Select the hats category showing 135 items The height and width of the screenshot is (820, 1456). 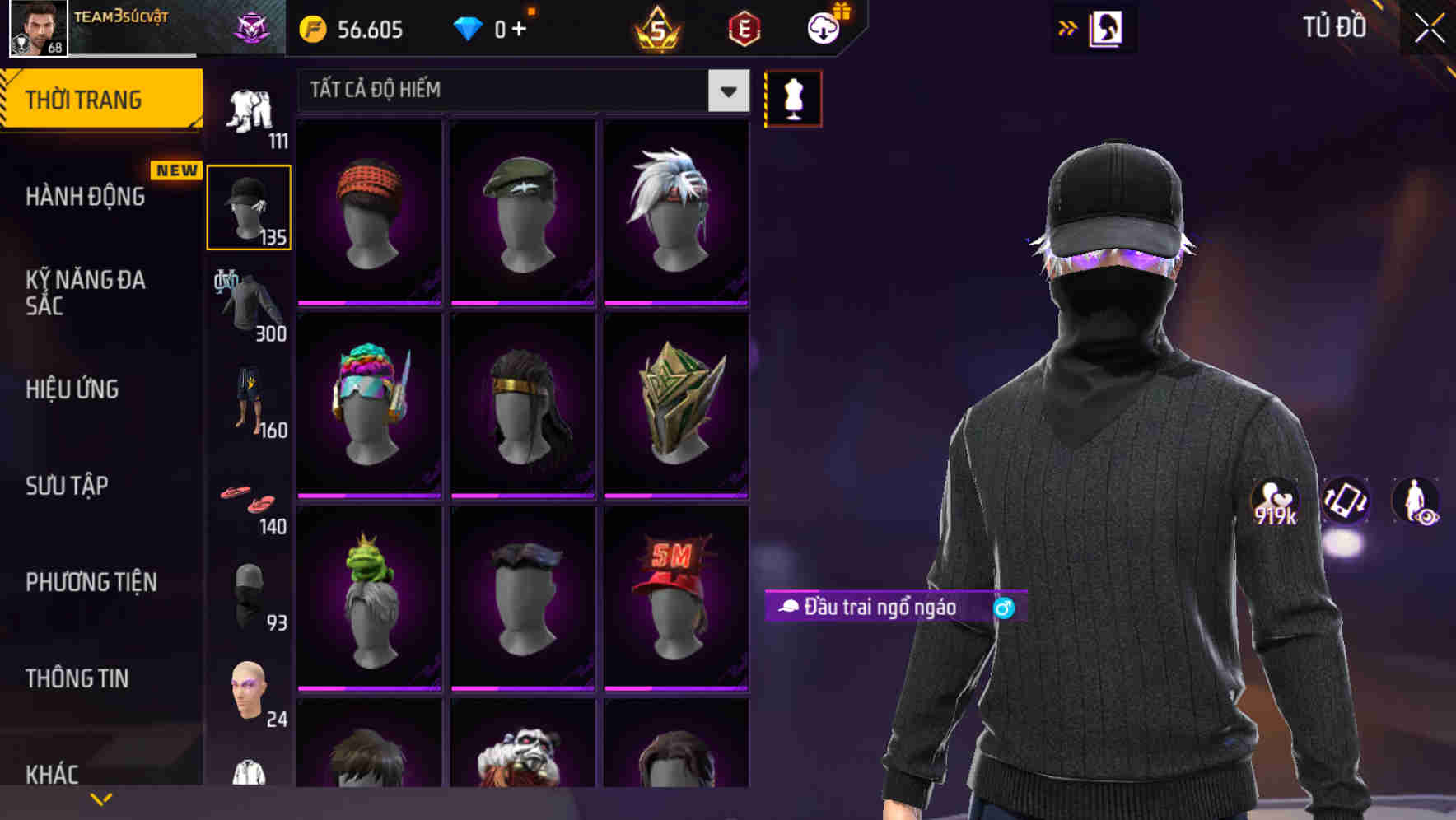coord(248,206)
